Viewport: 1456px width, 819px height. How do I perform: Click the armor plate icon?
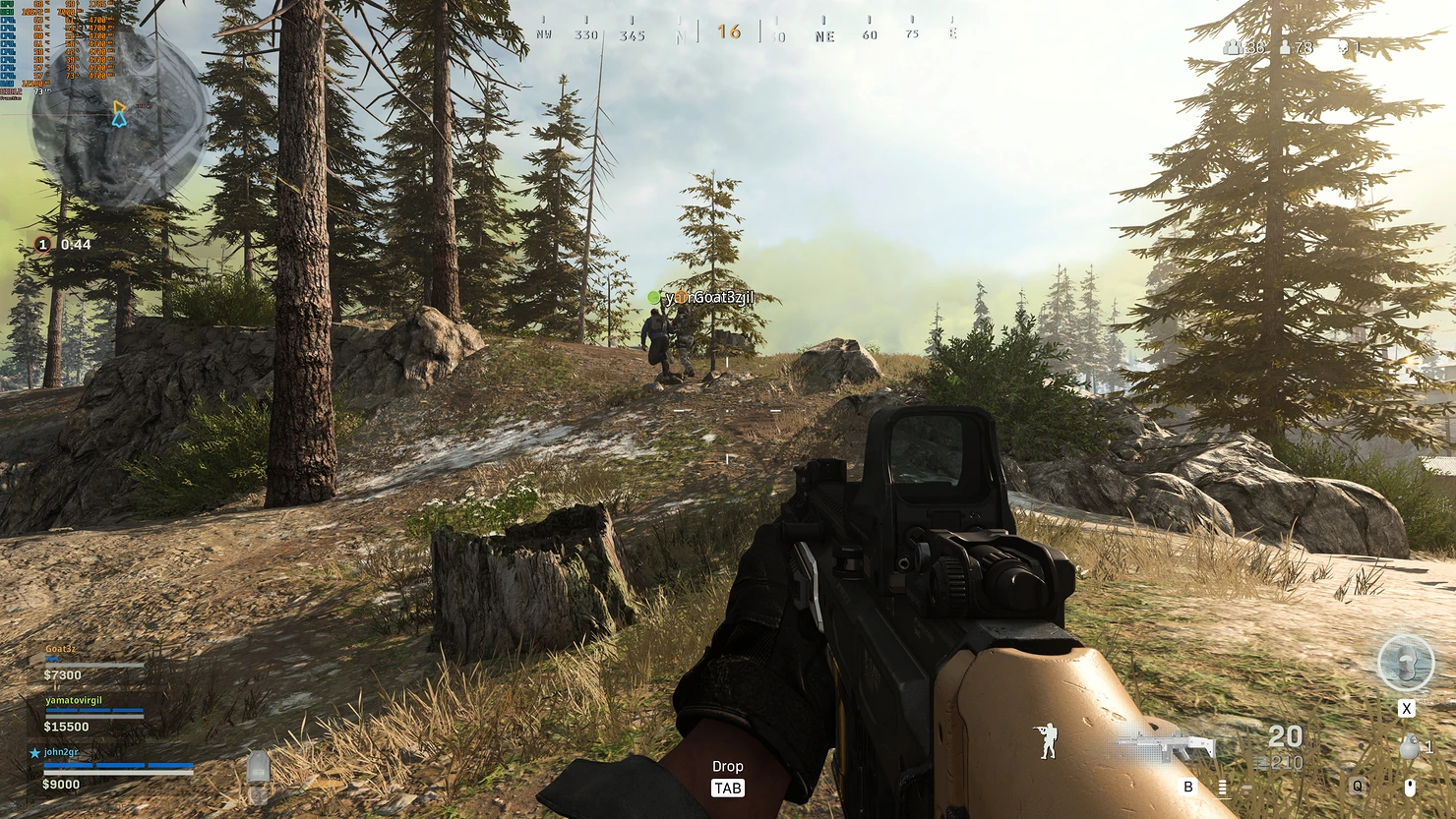point(258,768)
